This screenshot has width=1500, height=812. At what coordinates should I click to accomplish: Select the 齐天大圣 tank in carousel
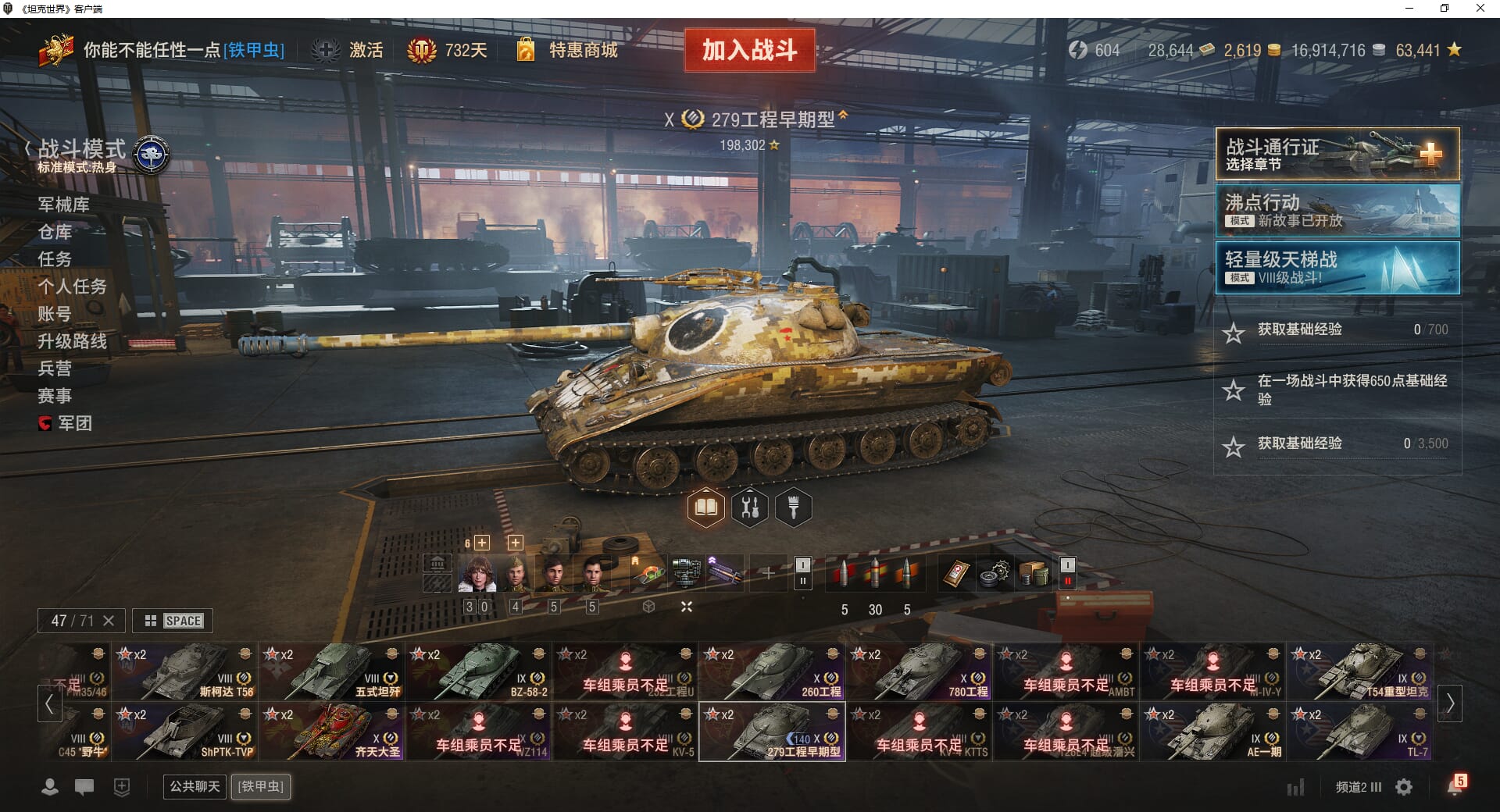click(x=331, y=732)
